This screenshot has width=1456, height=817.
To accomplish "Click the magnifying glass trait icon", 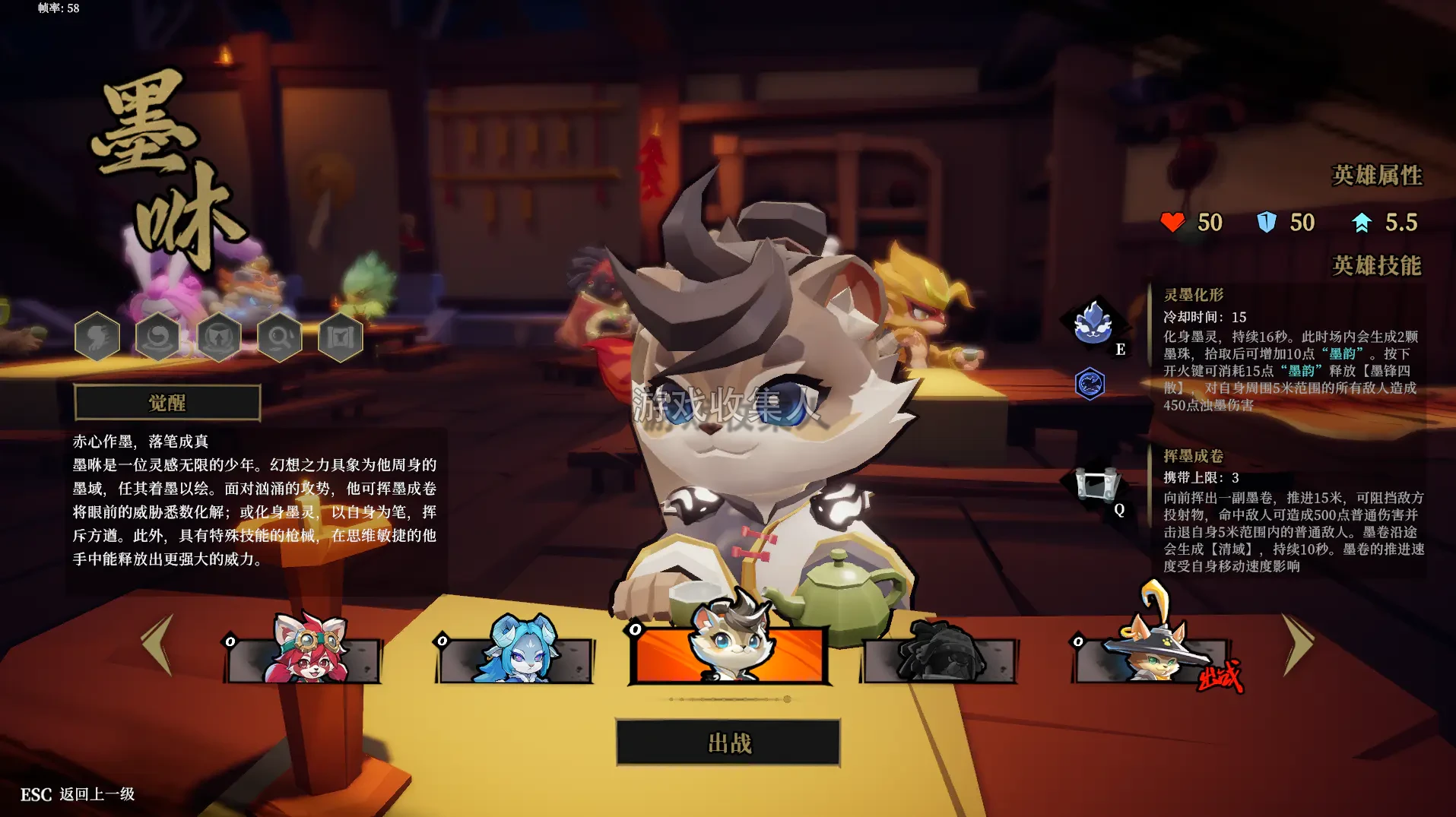I will point(278,337).
